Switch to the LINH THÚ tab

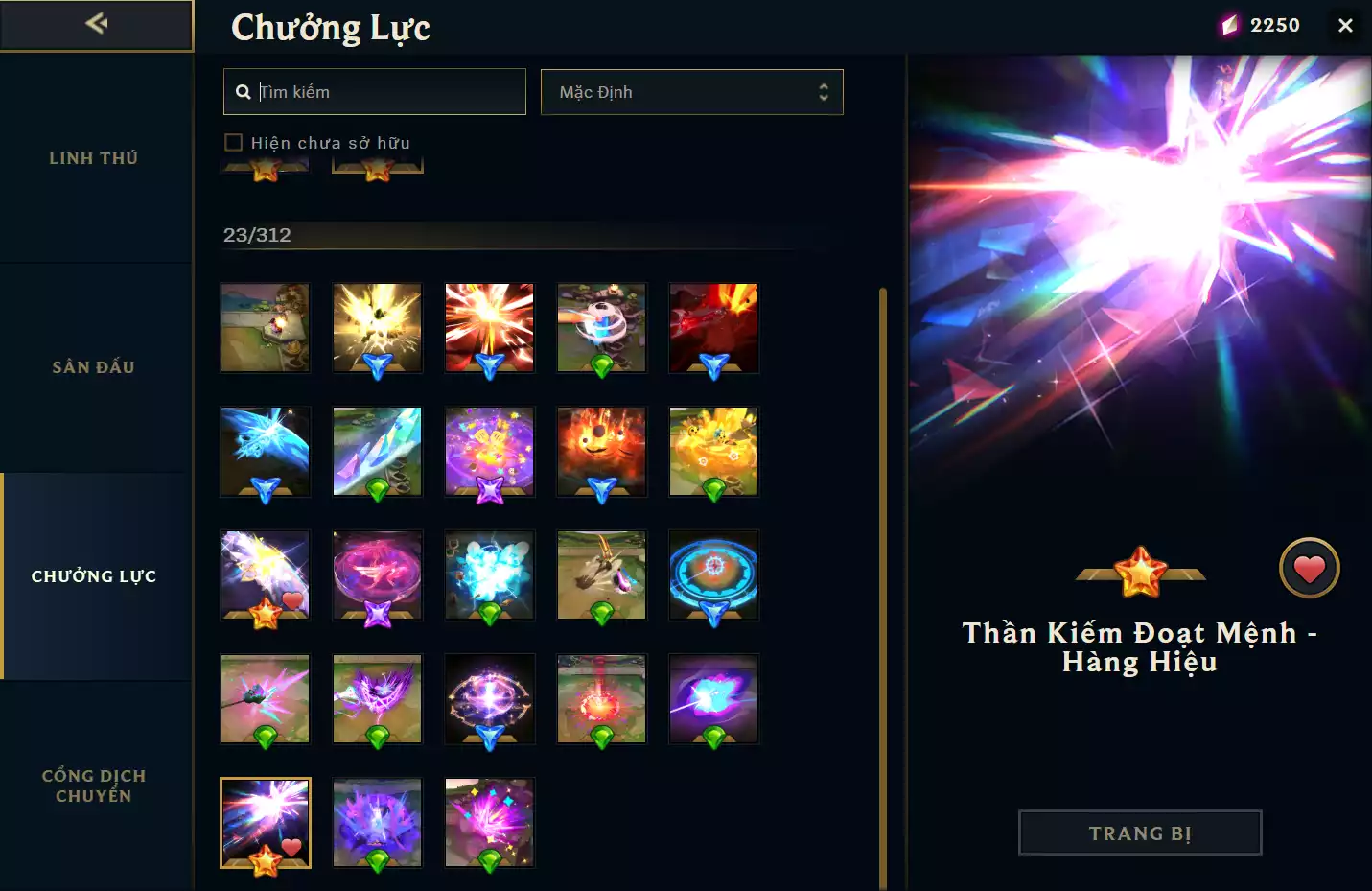coord(93,157)
